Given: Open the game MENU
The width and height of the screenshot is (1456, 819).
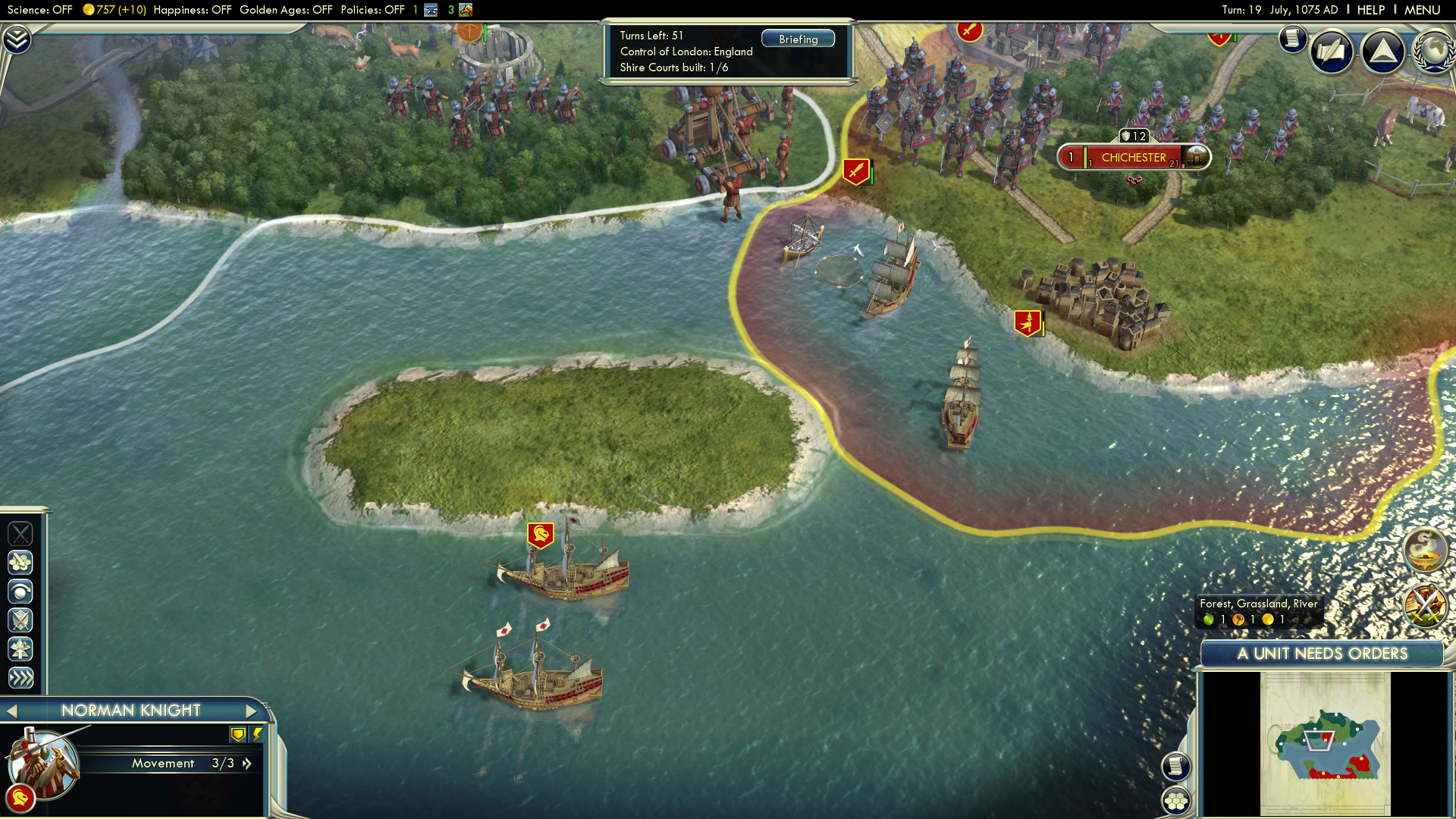Looking at the screenshot, I should (1422, 10).
